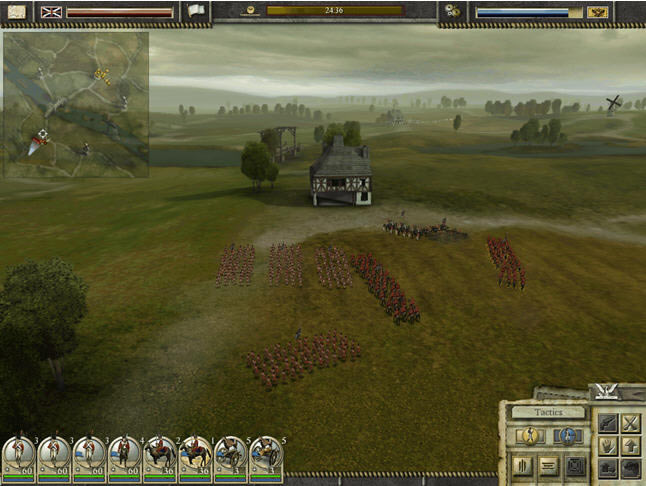This screenshot has width=646, height=486.
Task: Click the upward arrow command button
Action: pos(630,446)
